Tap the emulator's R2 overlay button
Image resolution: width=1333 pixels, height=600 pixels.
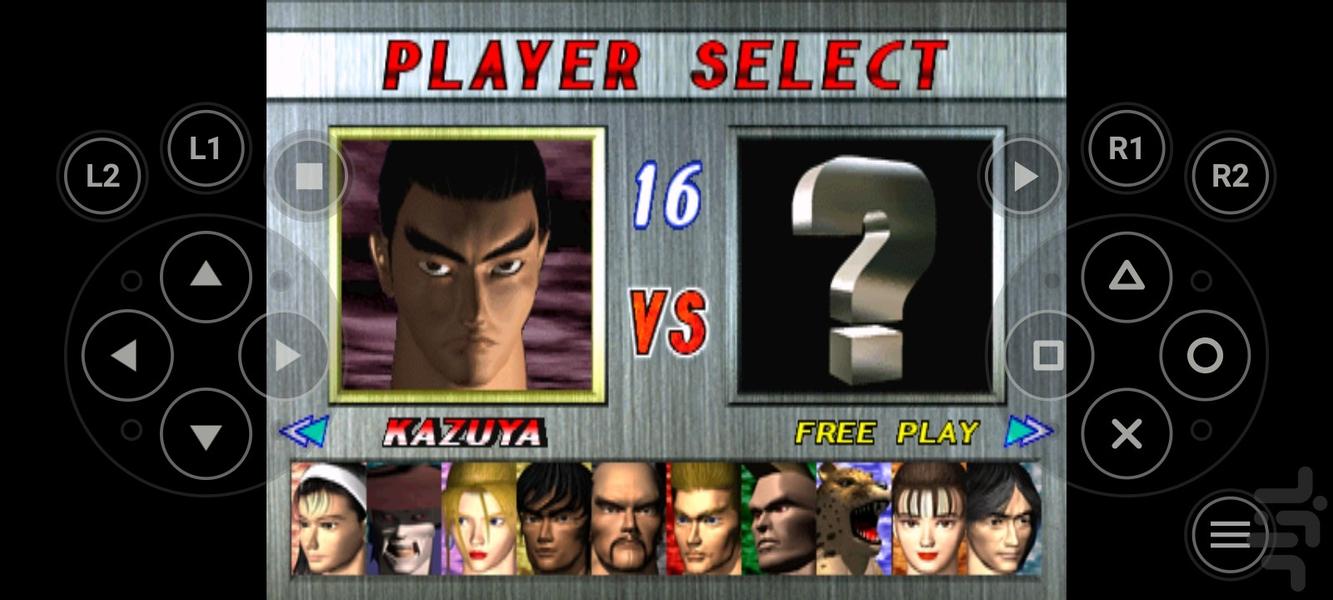point(1230,177)
